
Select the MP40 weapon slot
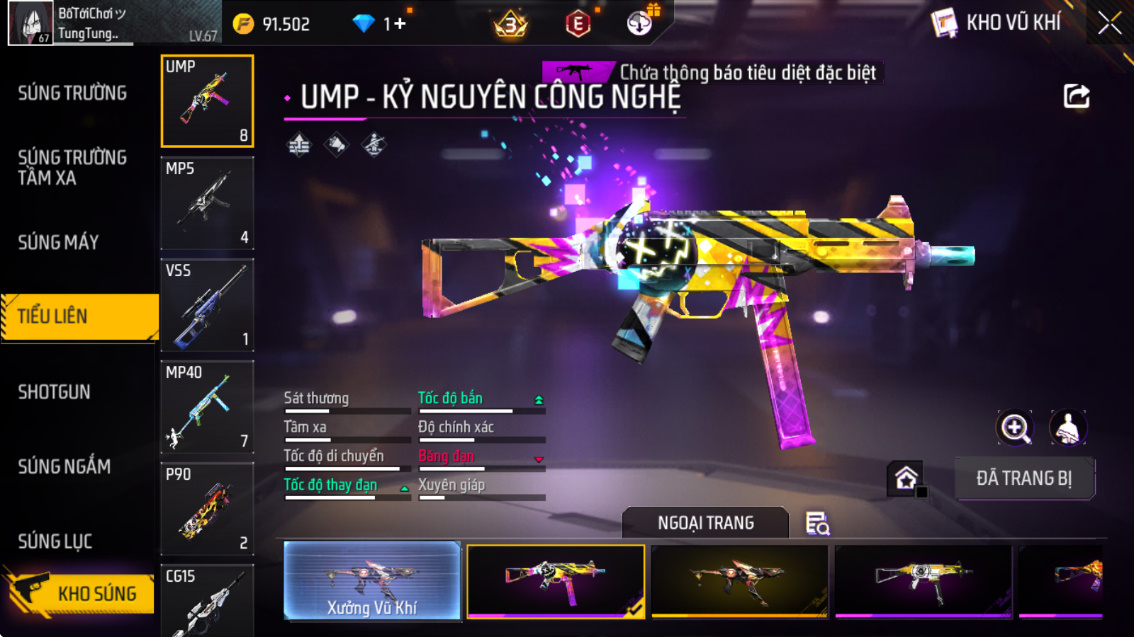point(207,407)
